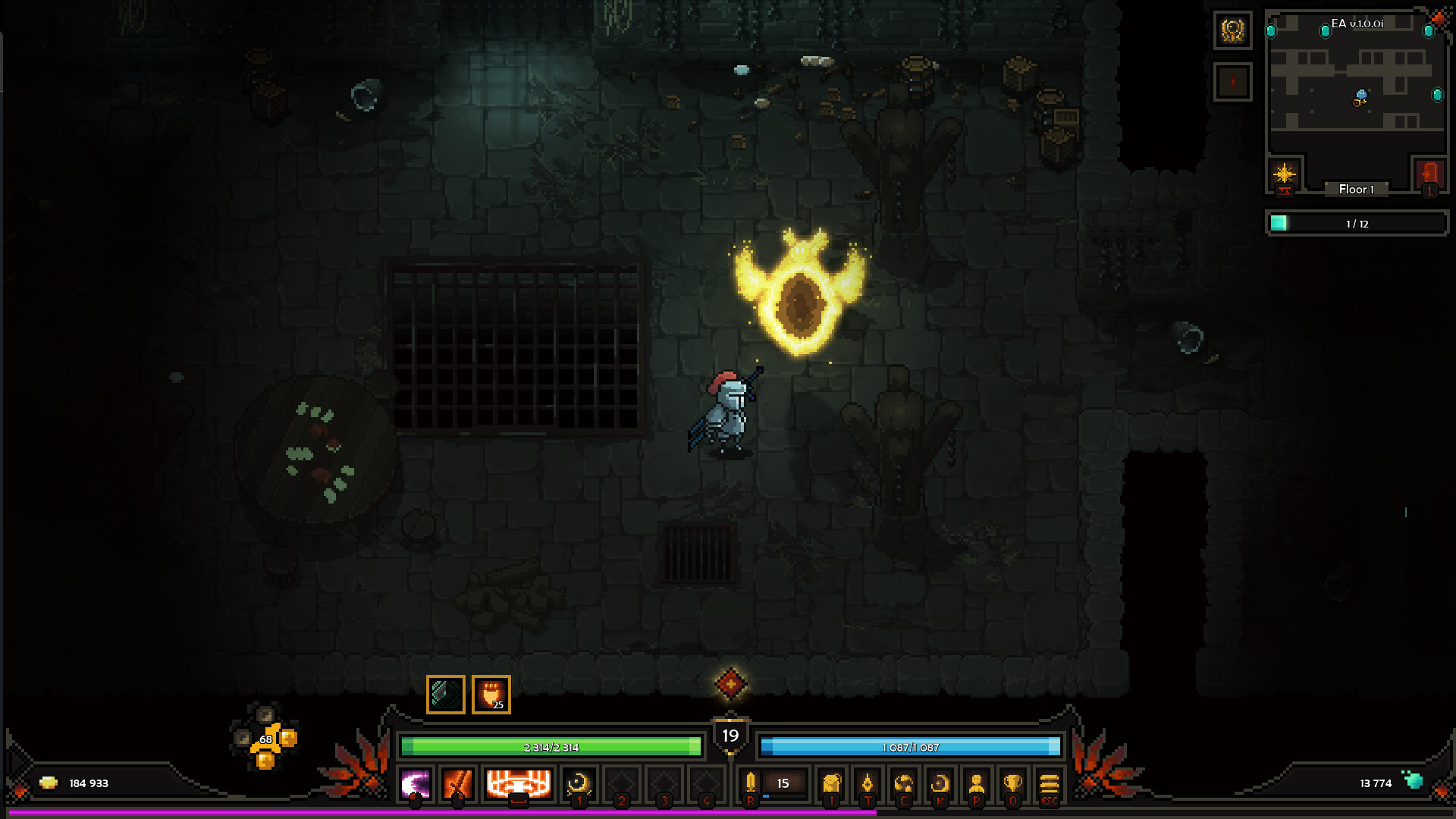Image resolution: width=1456 pixels, height=819 pixels.
Task: Click the red diamond plus level-up indicator
Action: point(730,684)
